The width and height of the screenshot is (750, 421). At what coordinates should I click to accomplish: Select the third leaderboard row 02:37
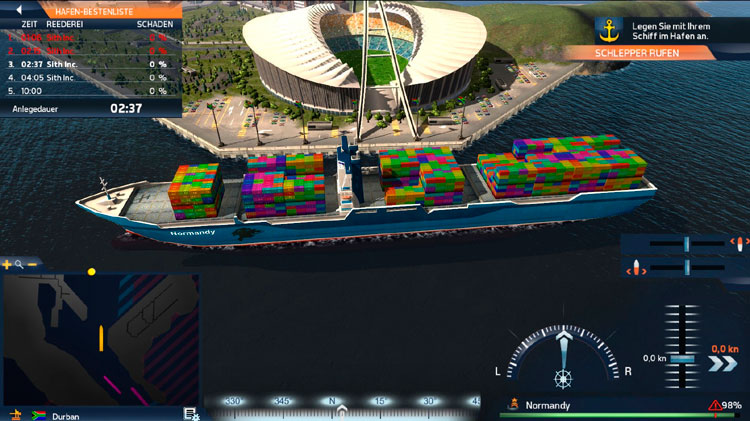tap(88, 63)
